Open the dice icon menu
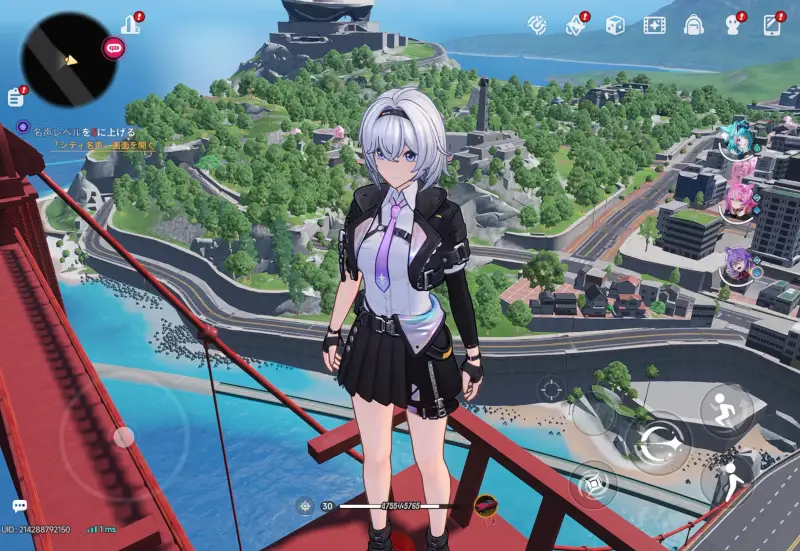This screenshot has width=800, height=551. click(x=615, y=24)
